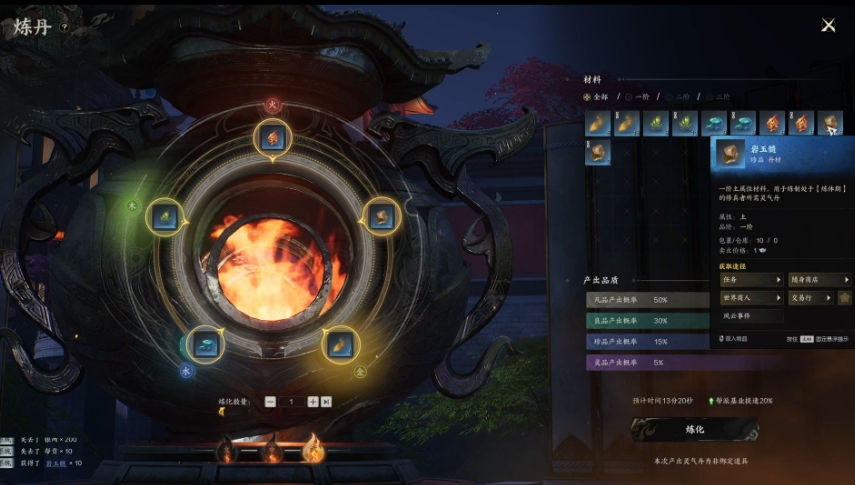Viewport: 855px width, 485px height.
Task: Filter materials by 一阶 tier
Action: [637, 97]
